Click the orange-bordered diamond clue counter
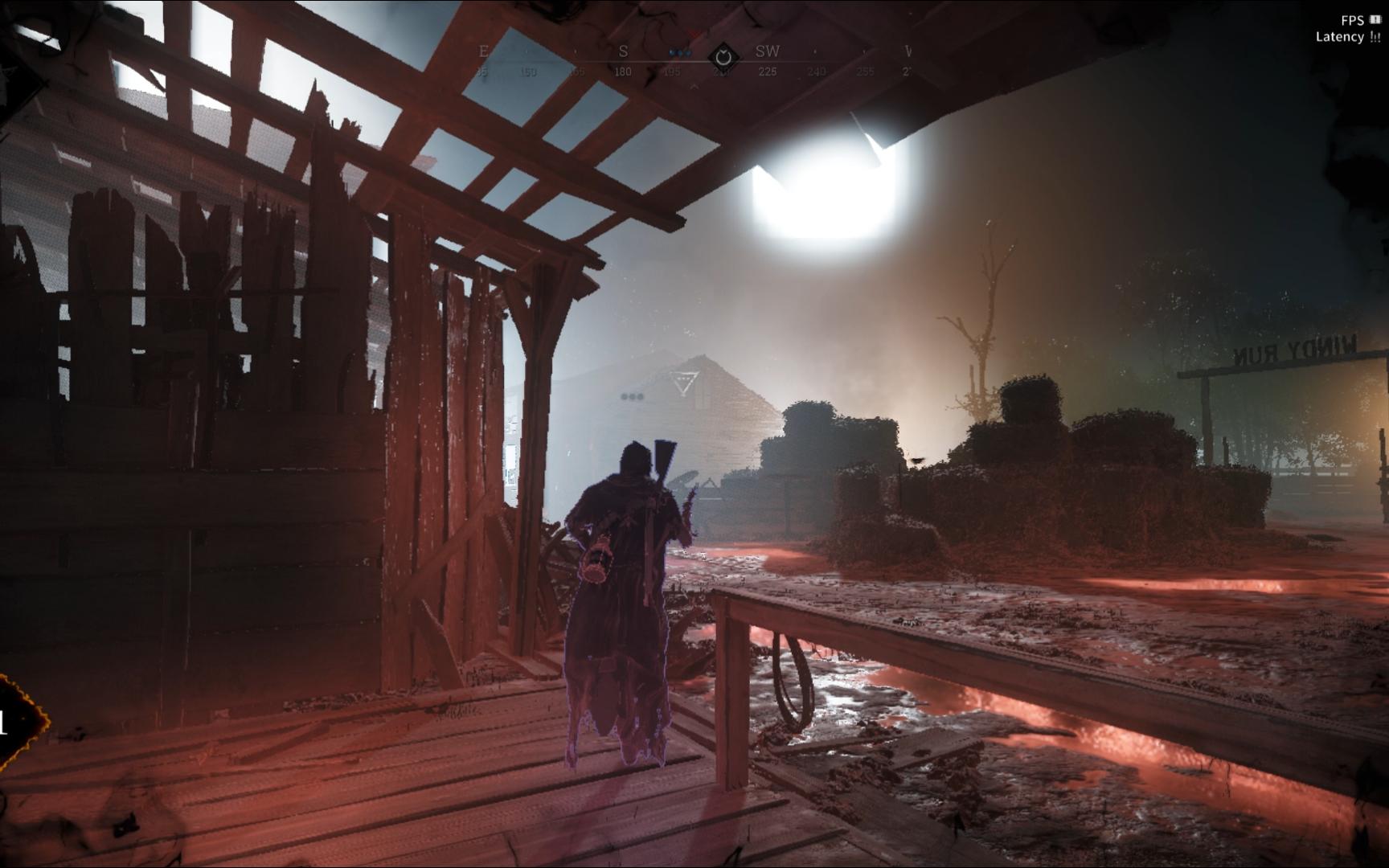Screen dimensions: 1389x868 tap(18, 722)
